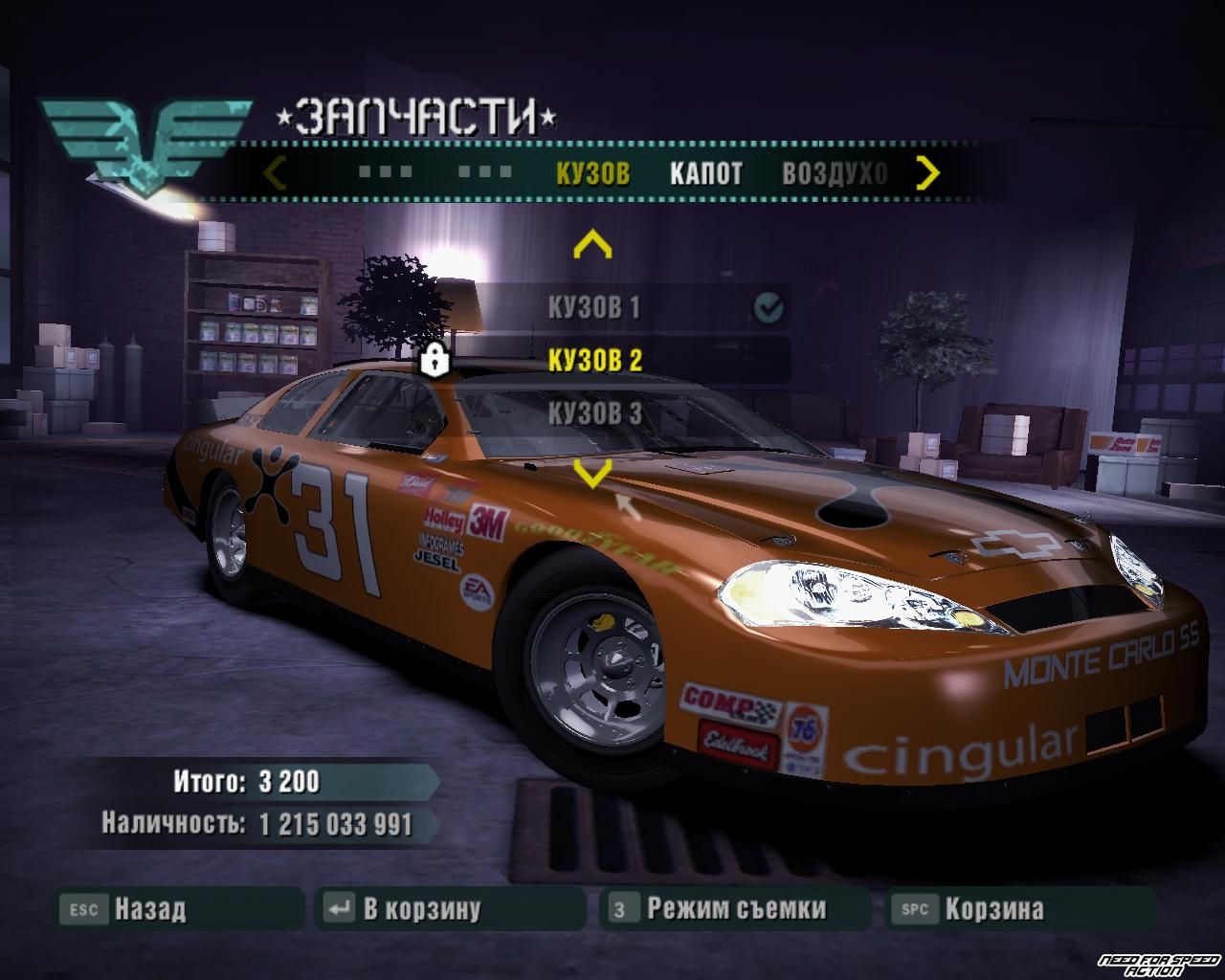Viewport: 1225px width, 980px height.
Task: Pick КУЗОВ 3 in the list
Action: [x=594, y=413]
